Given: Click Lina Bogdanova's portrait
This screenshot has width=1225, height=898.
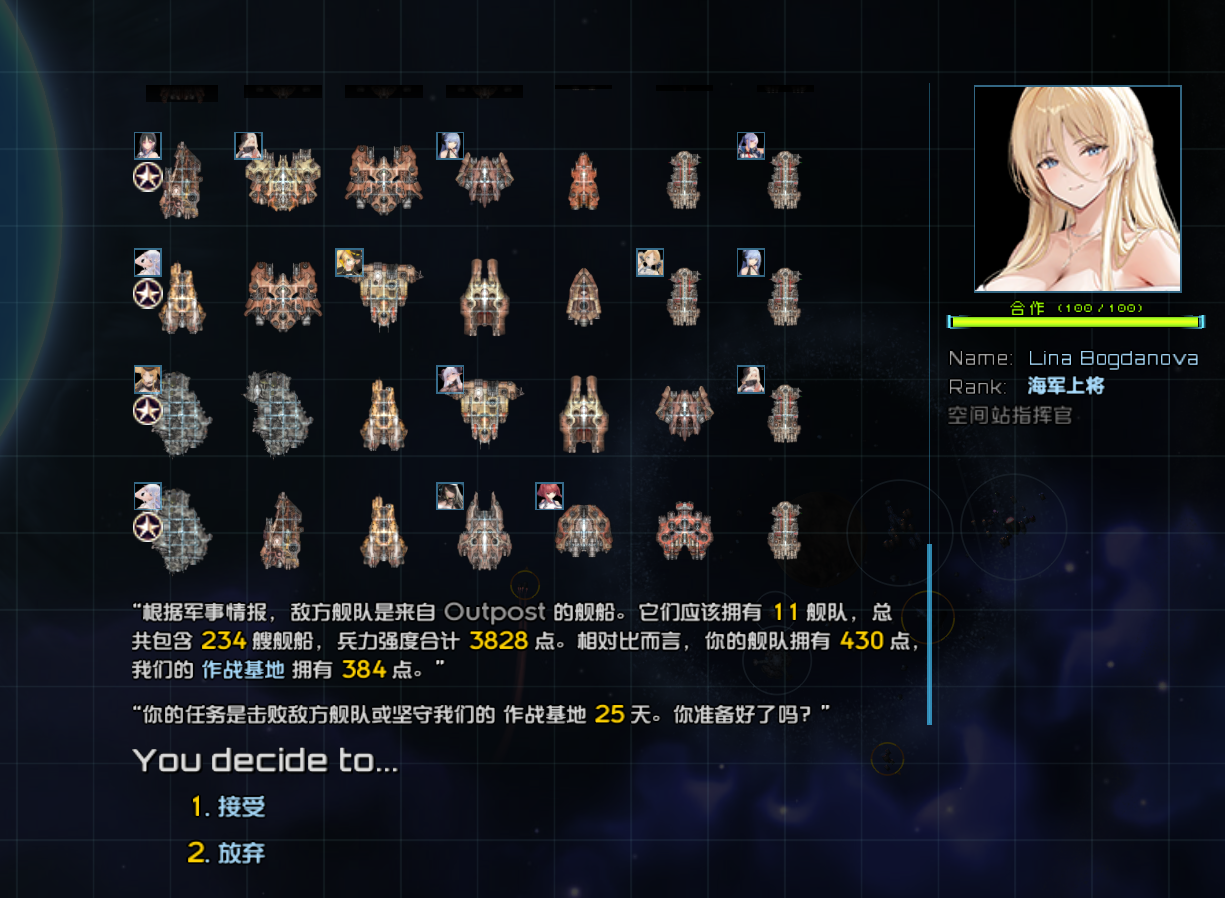Looking at the screenshot, I should [x=1077, y=189].
